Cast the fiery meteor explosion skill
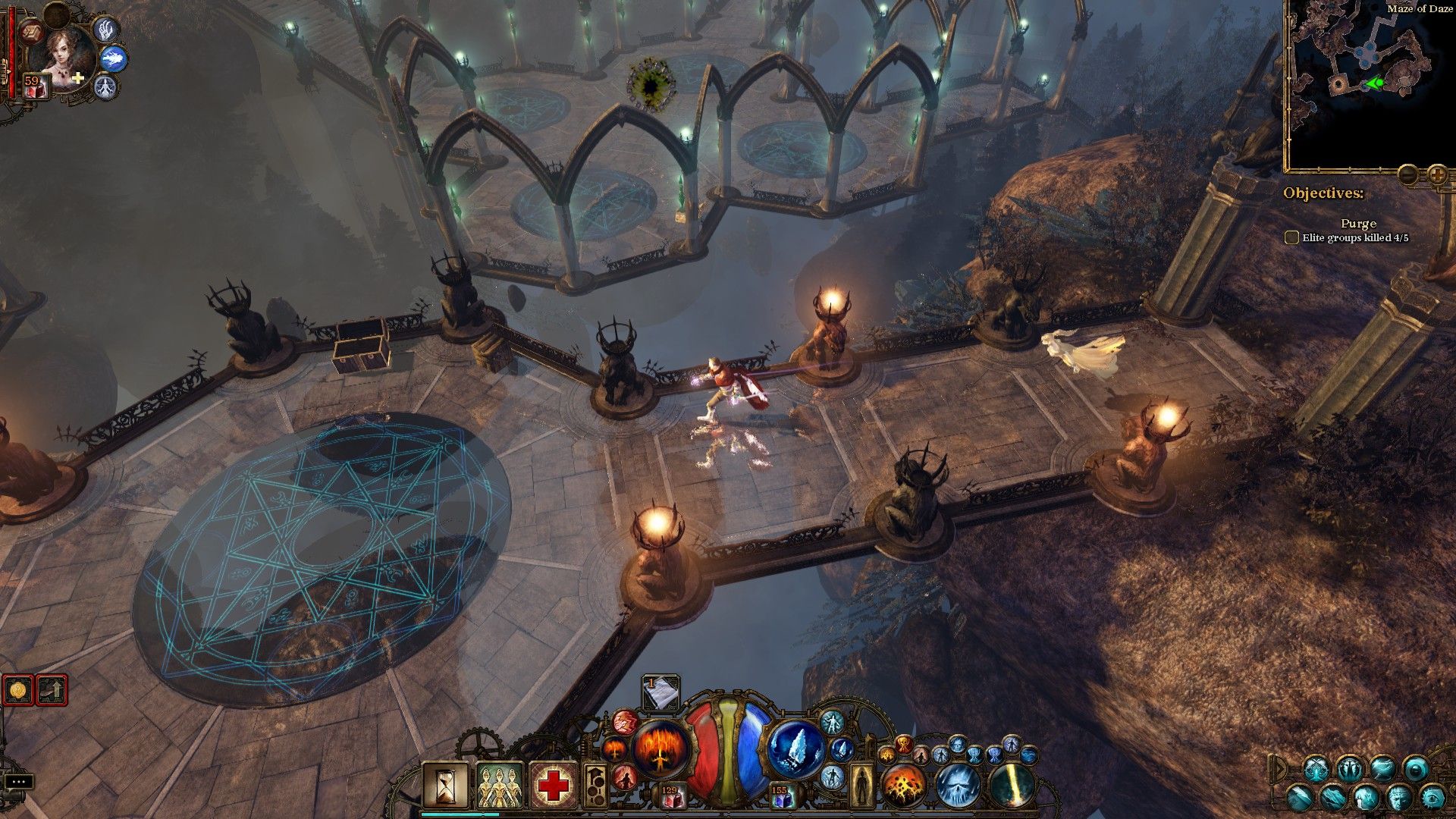Image resolution: width=1456 pixels, height=819 pixels. pos(904,786)
